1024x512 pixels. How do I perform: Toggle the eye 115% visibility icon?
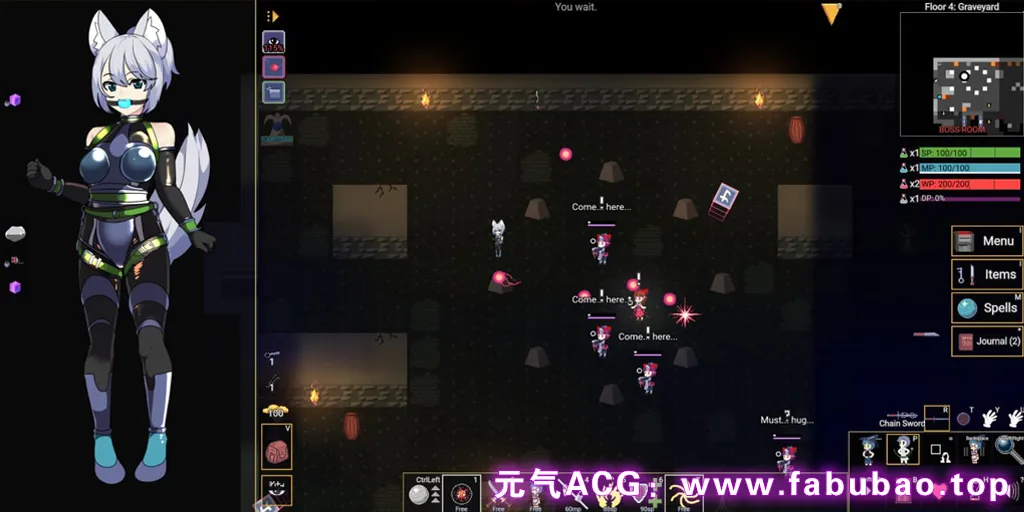click(x=274, y=42)
